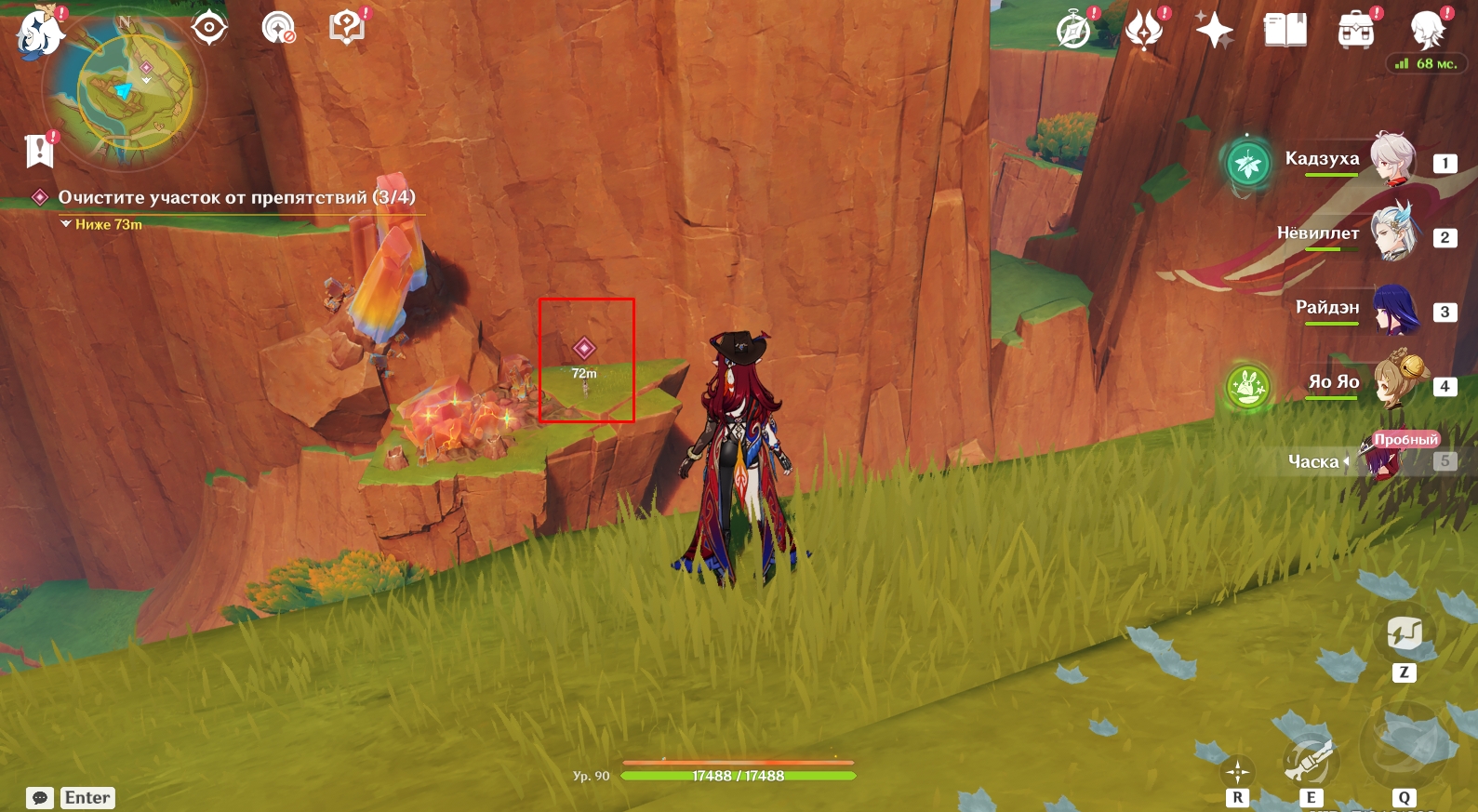
Task: Open the Paimon main menu
Action: 40,33
